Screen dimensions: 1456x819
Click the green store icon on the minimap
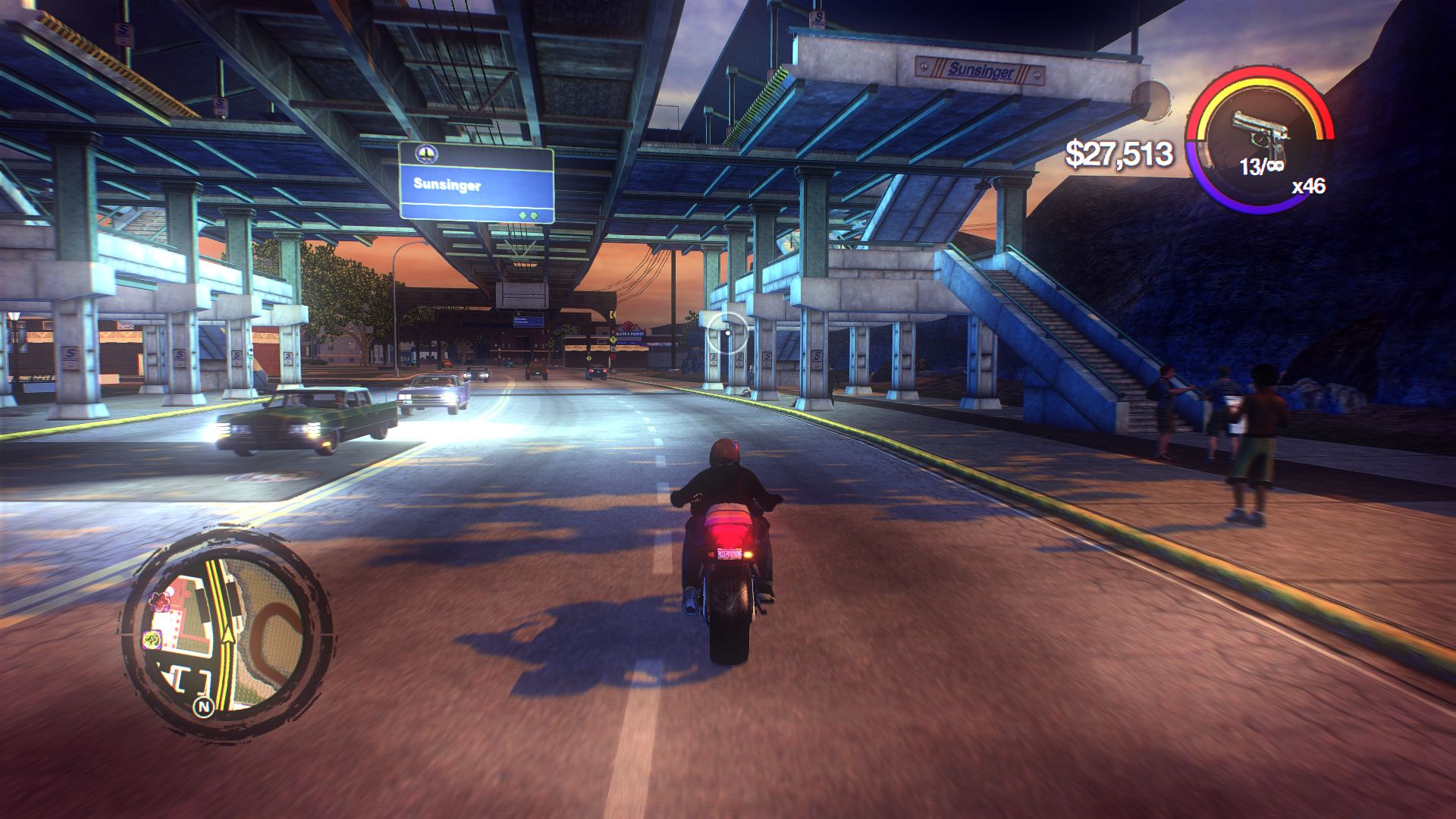click(x=151, y=640)
